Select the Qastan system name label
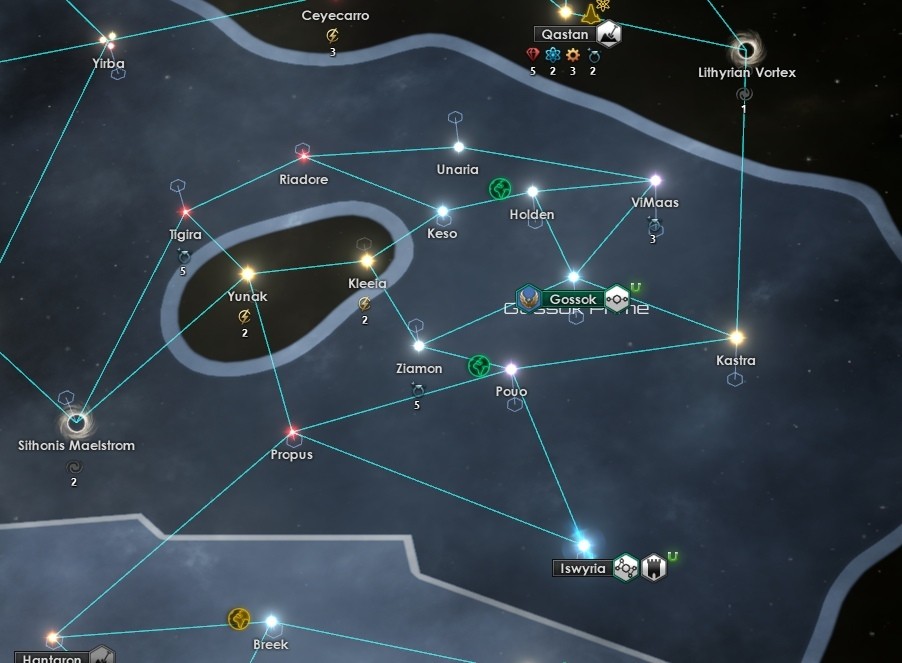This screenshot has width=902, height=663. [565, 34]
